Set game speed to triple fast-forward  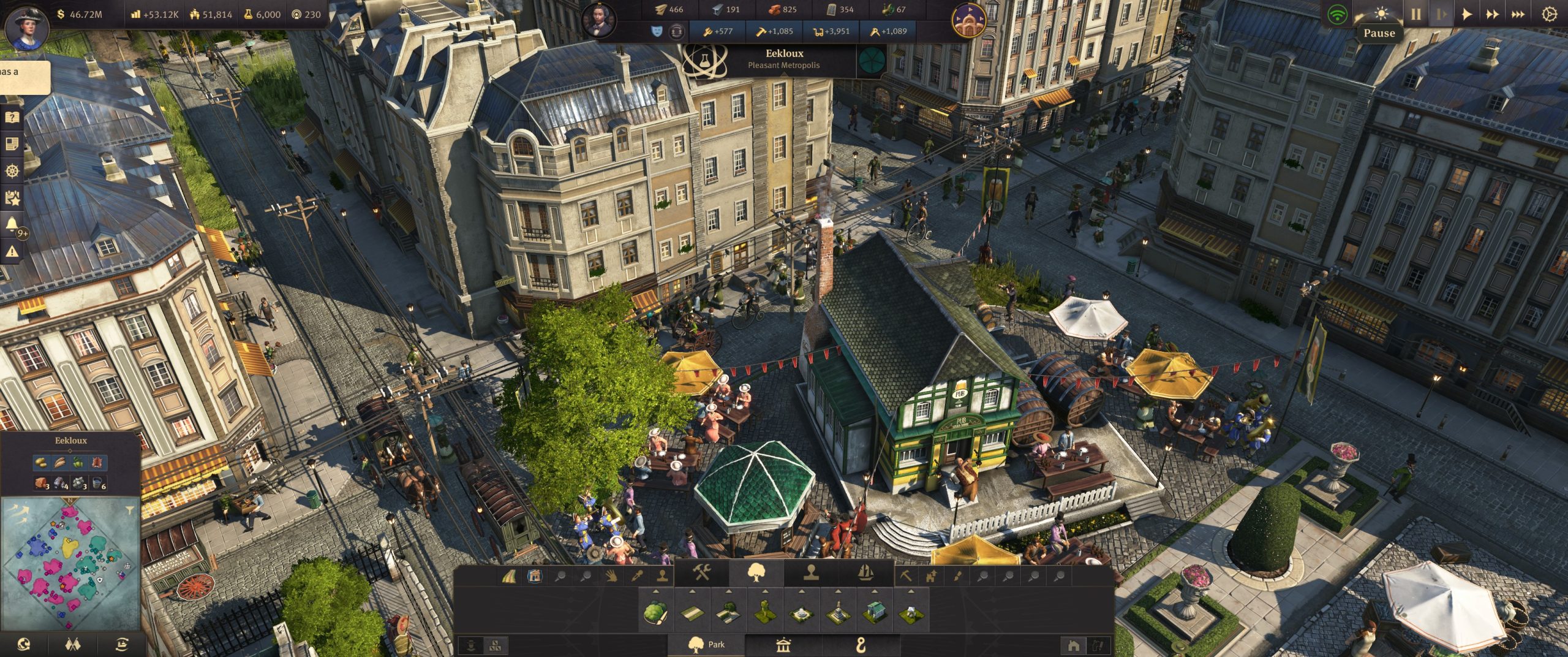coord(1518,13)
